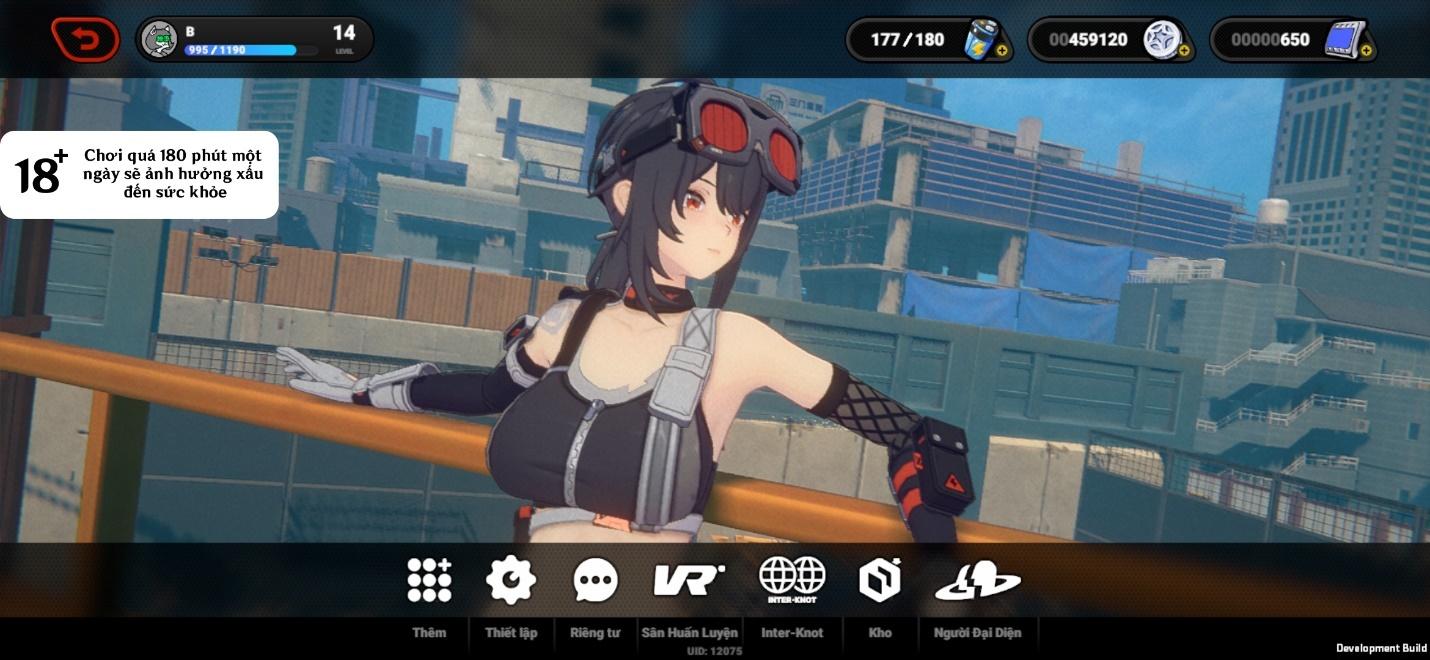Image resolution: width=1430 pixels, height=660 pixels.
Task: Open the Inter-Knot globe icon
Action: click(x=792, y=580)
